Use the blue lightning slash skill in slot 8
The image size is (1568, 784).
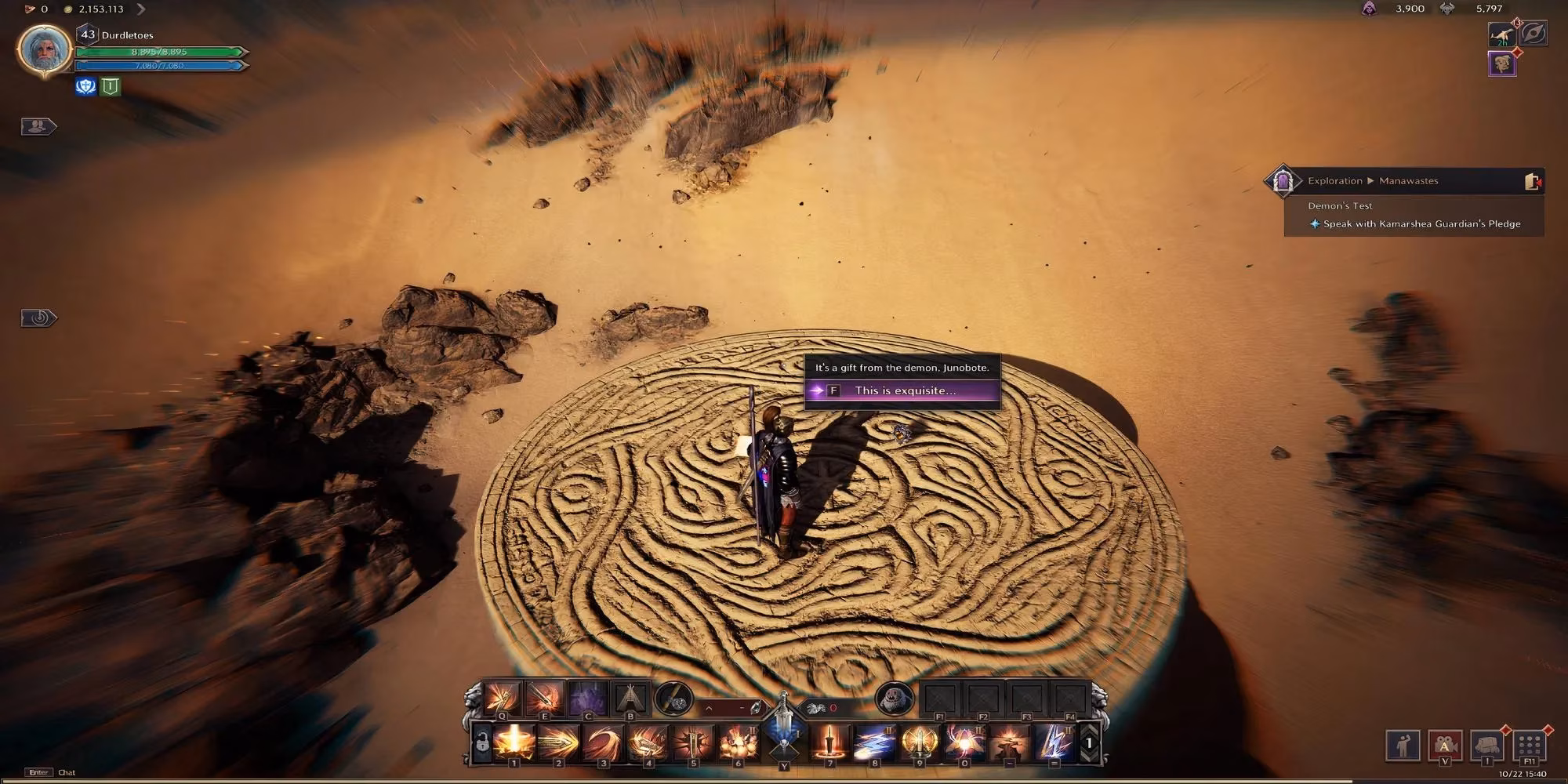874,742
